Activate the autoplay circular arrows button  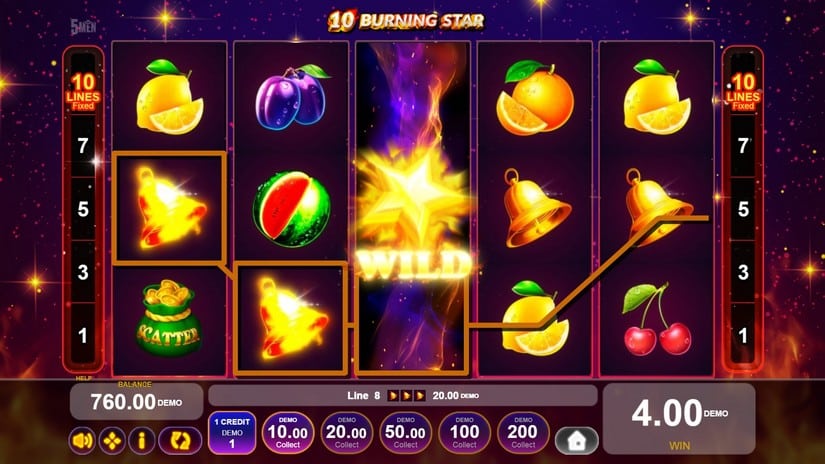180,439
